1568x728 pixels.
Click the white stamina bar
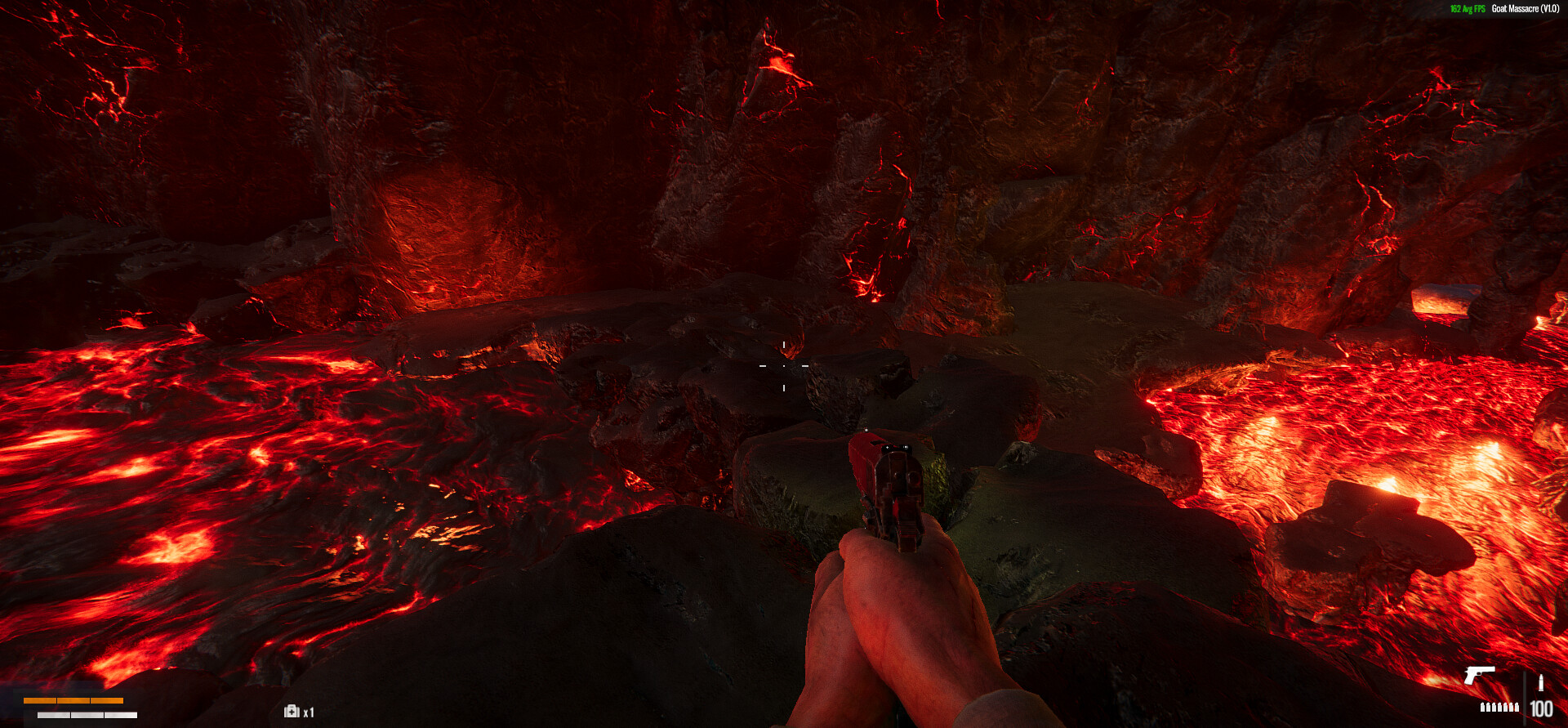pyautogui.click(x=87, y=714)
